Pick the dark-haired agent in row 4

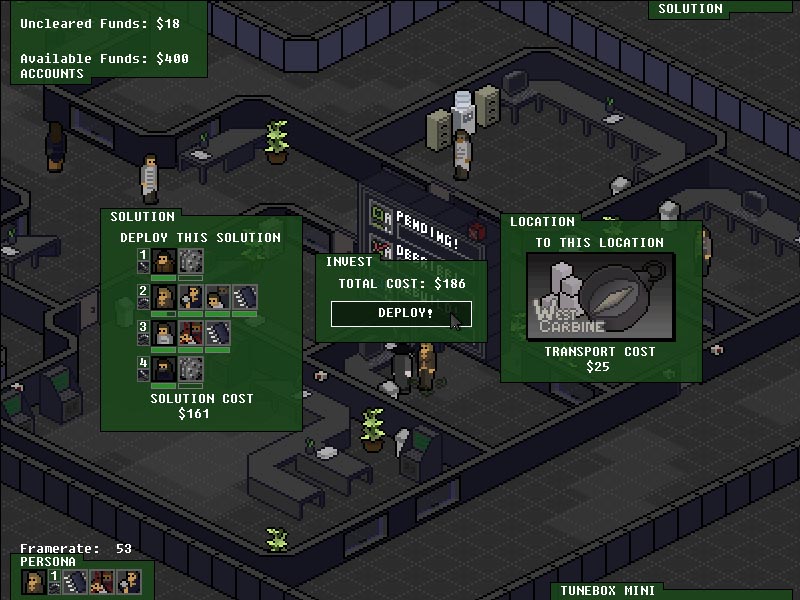coord(165,369)
